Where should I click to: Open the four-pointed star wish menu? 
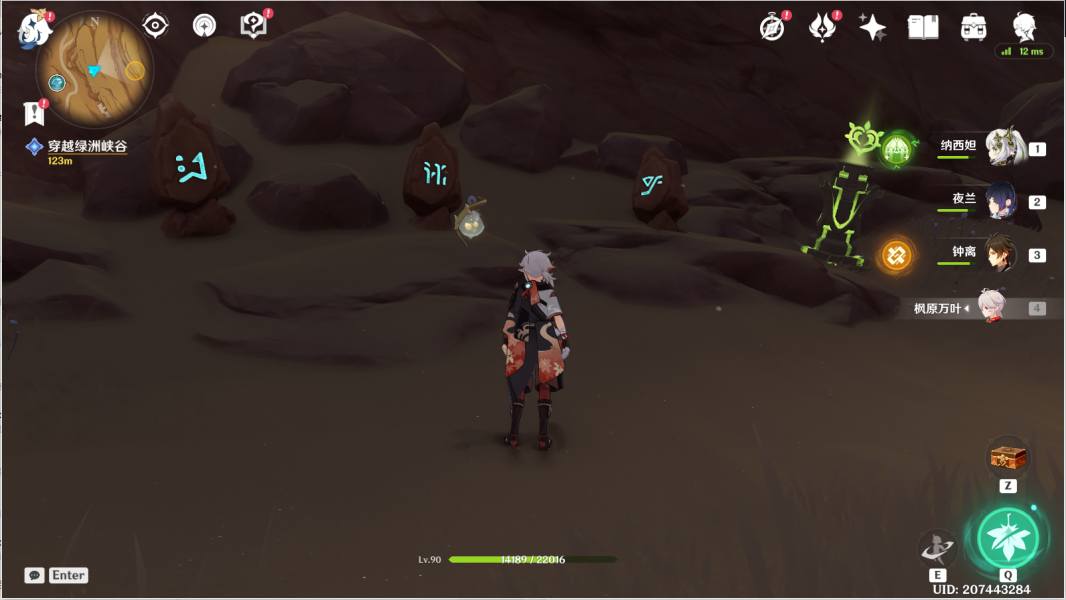872,28
